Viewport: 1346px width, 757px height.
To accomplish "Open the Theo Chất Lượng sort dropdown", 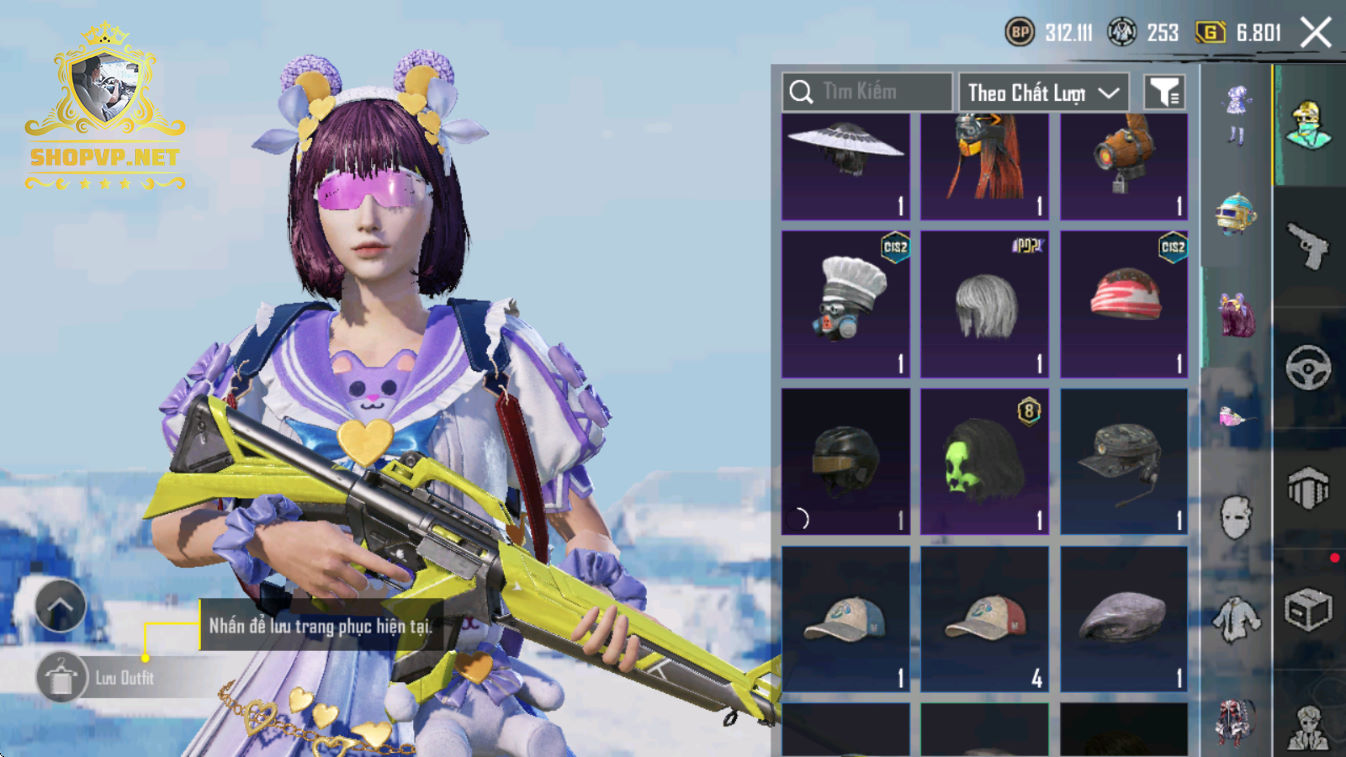I will 1043,93.
